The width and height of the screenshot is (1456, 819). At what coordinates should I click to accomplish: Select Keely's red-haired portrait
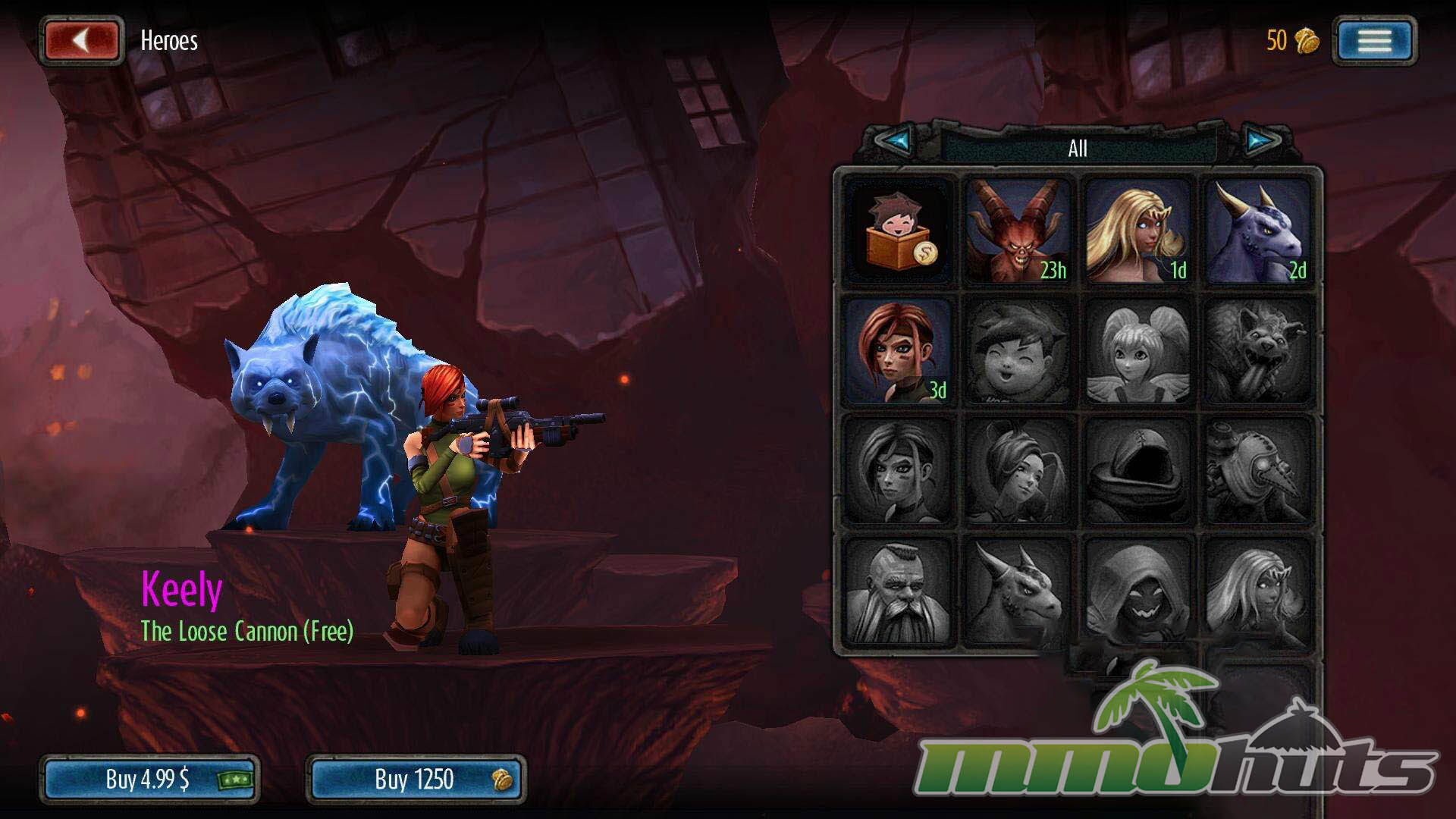tap(899, 351)
